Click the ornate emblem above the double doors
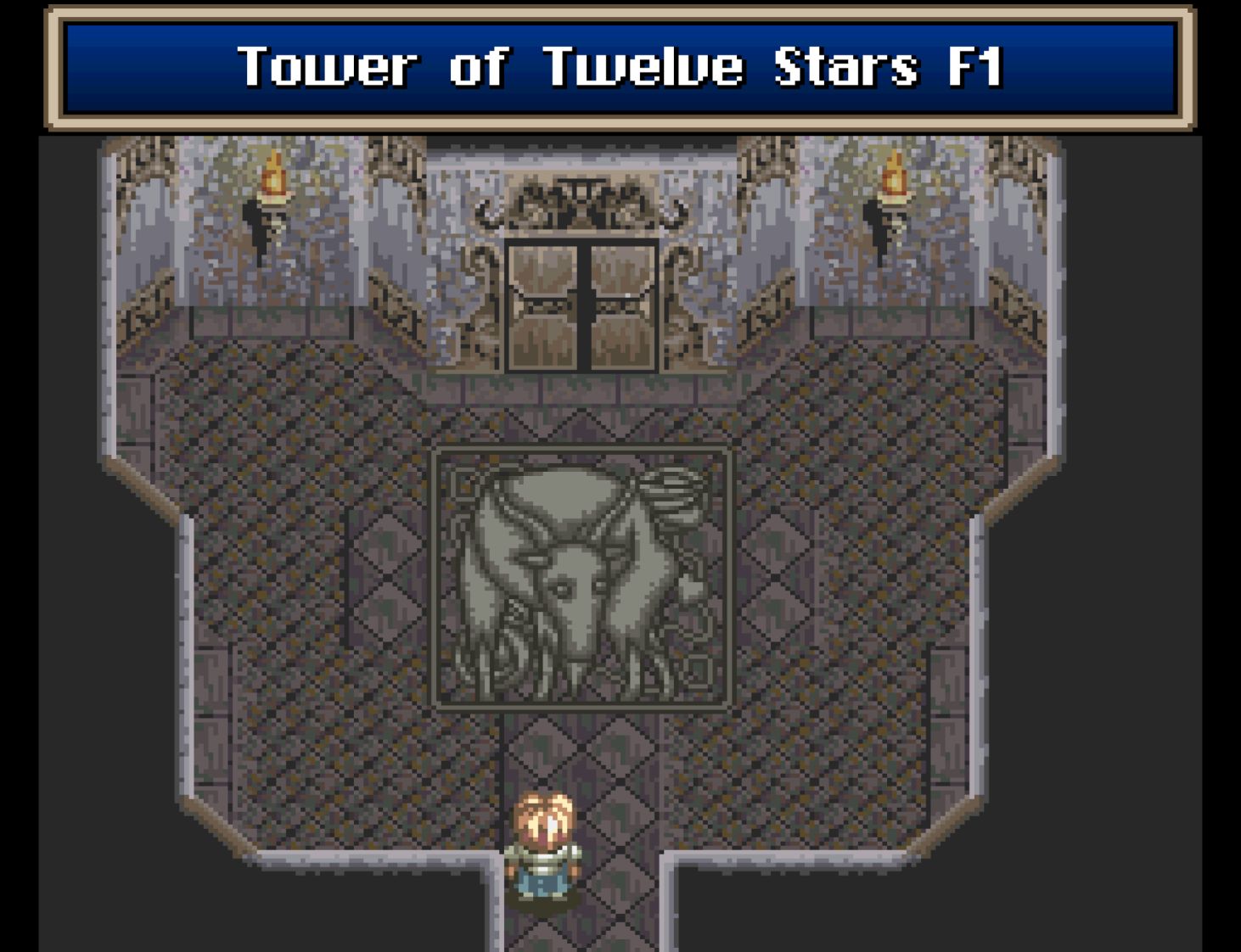Viewport: 1241px width, 952px height. pyautogui.click(x=583, y=202)
